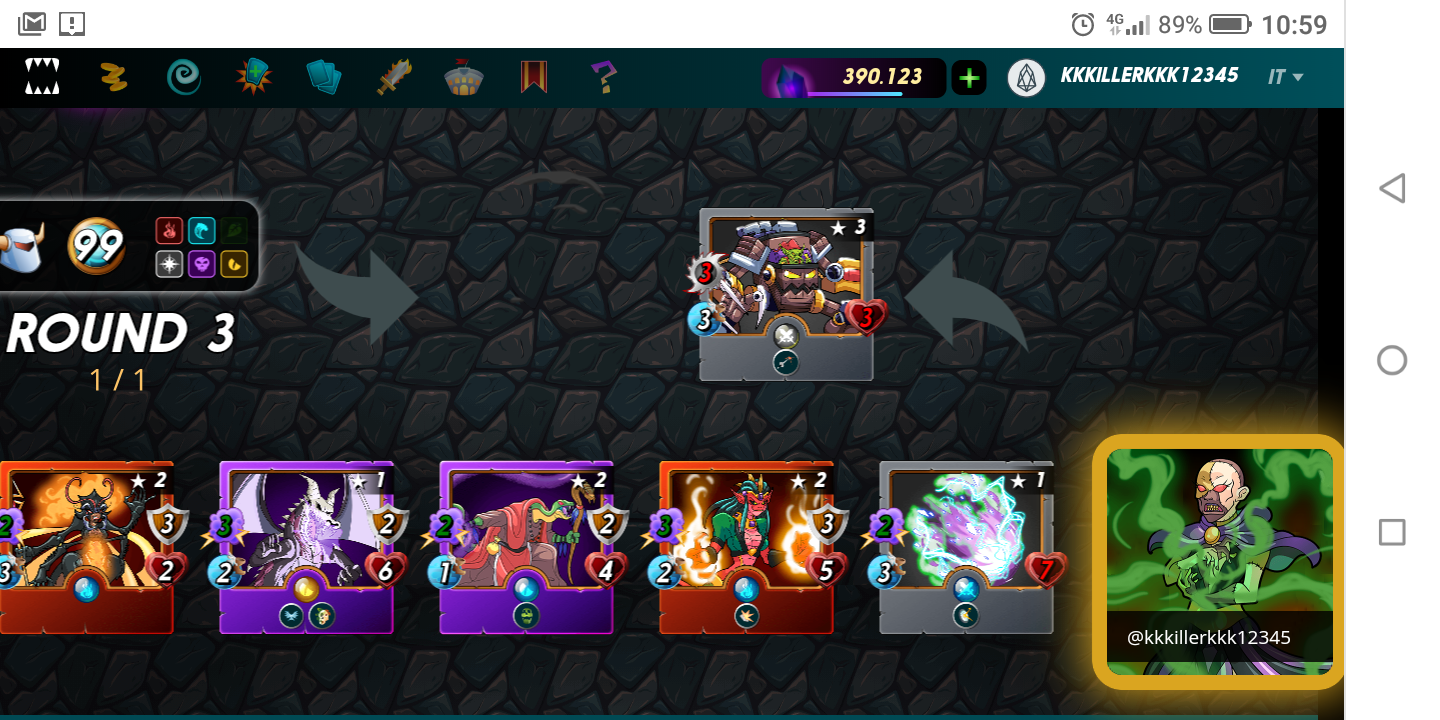Open the blue cards collection icon
The image size is (1440, 720).
pos(324,77)
